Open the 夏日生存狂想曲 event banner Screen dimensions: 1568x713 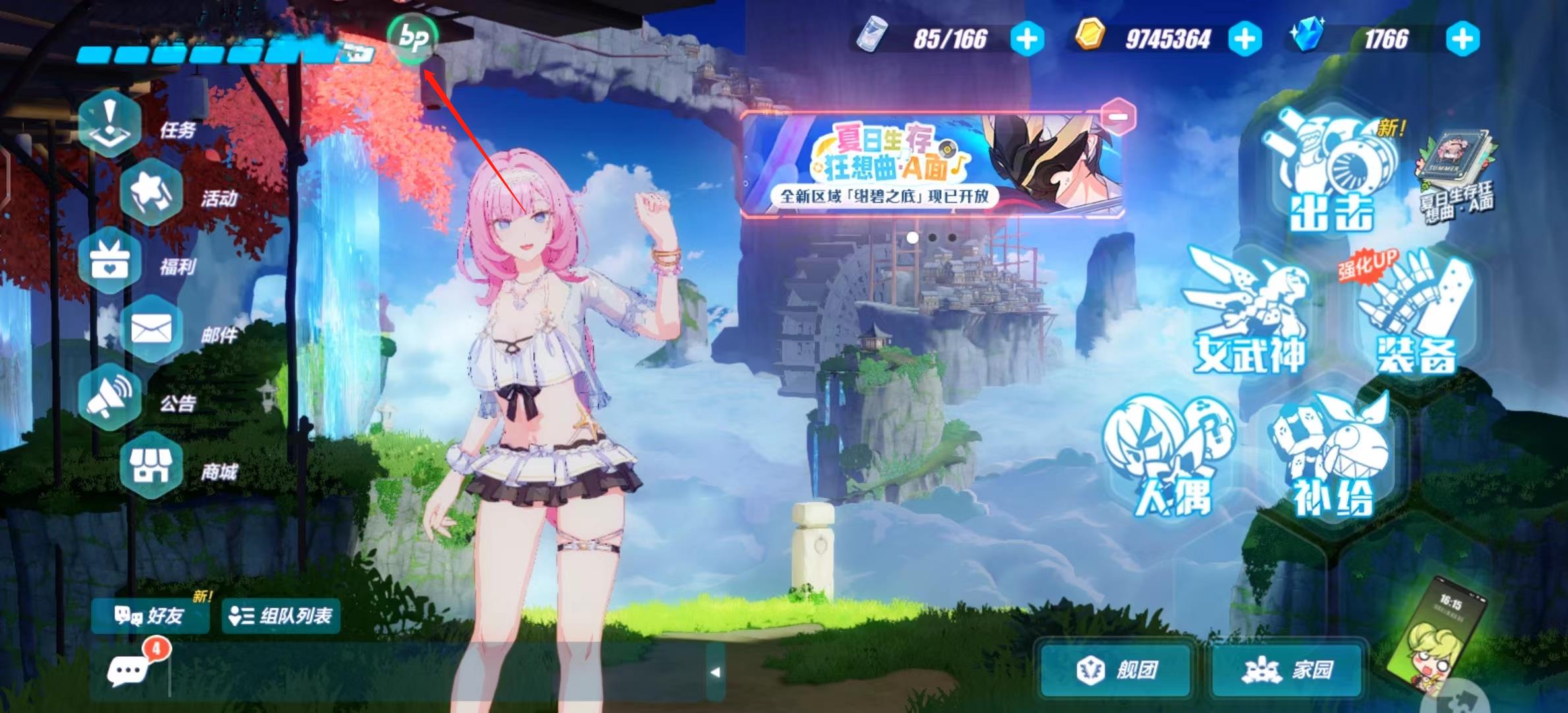pyautogui.click(x=931, y=165)
